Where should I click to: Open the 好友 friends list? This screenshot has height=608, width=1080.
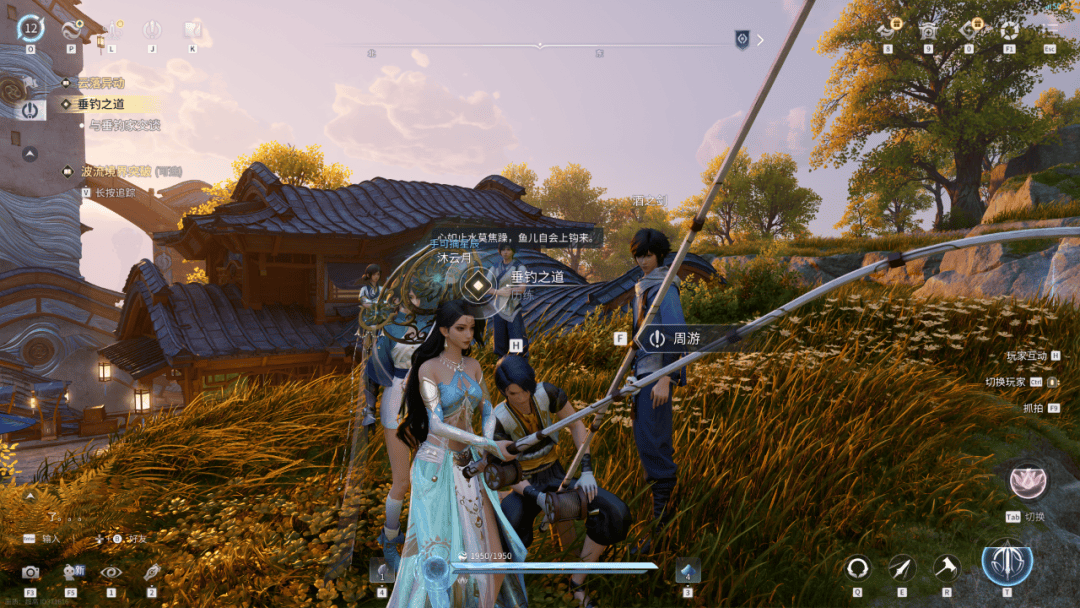[x=137, y=538]
